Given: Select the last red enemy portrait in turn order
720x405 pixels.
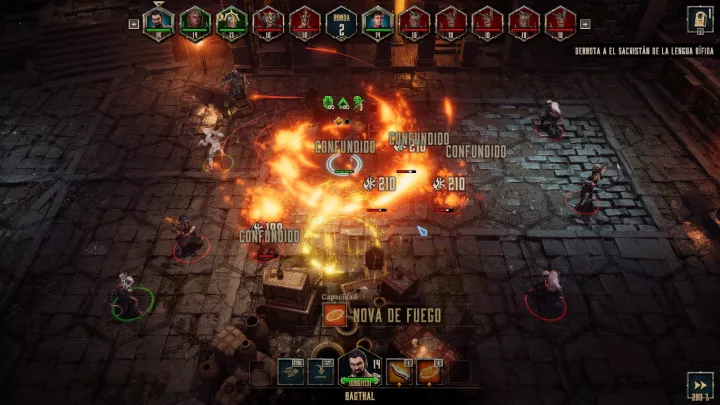Looking at the screenshot, I should pyautogui.click(x=560, y=21).
